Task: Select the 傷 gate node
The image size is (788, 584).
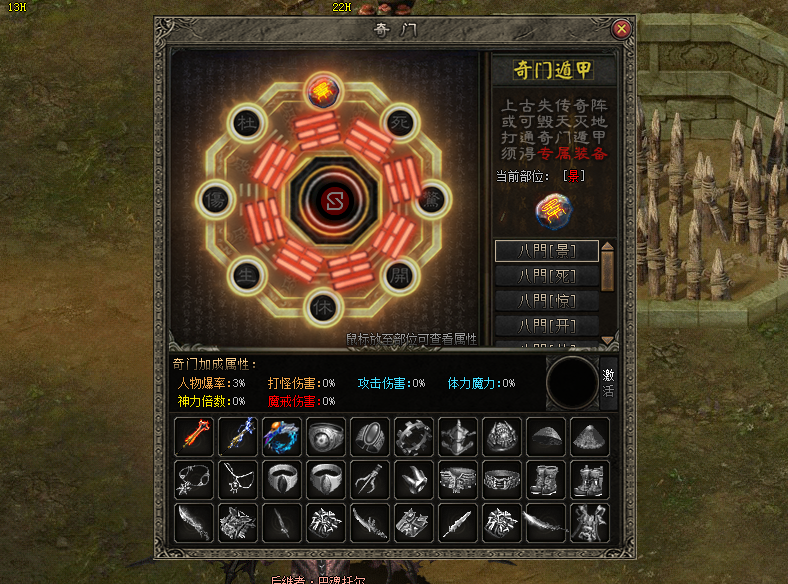Action: (215, 198)
